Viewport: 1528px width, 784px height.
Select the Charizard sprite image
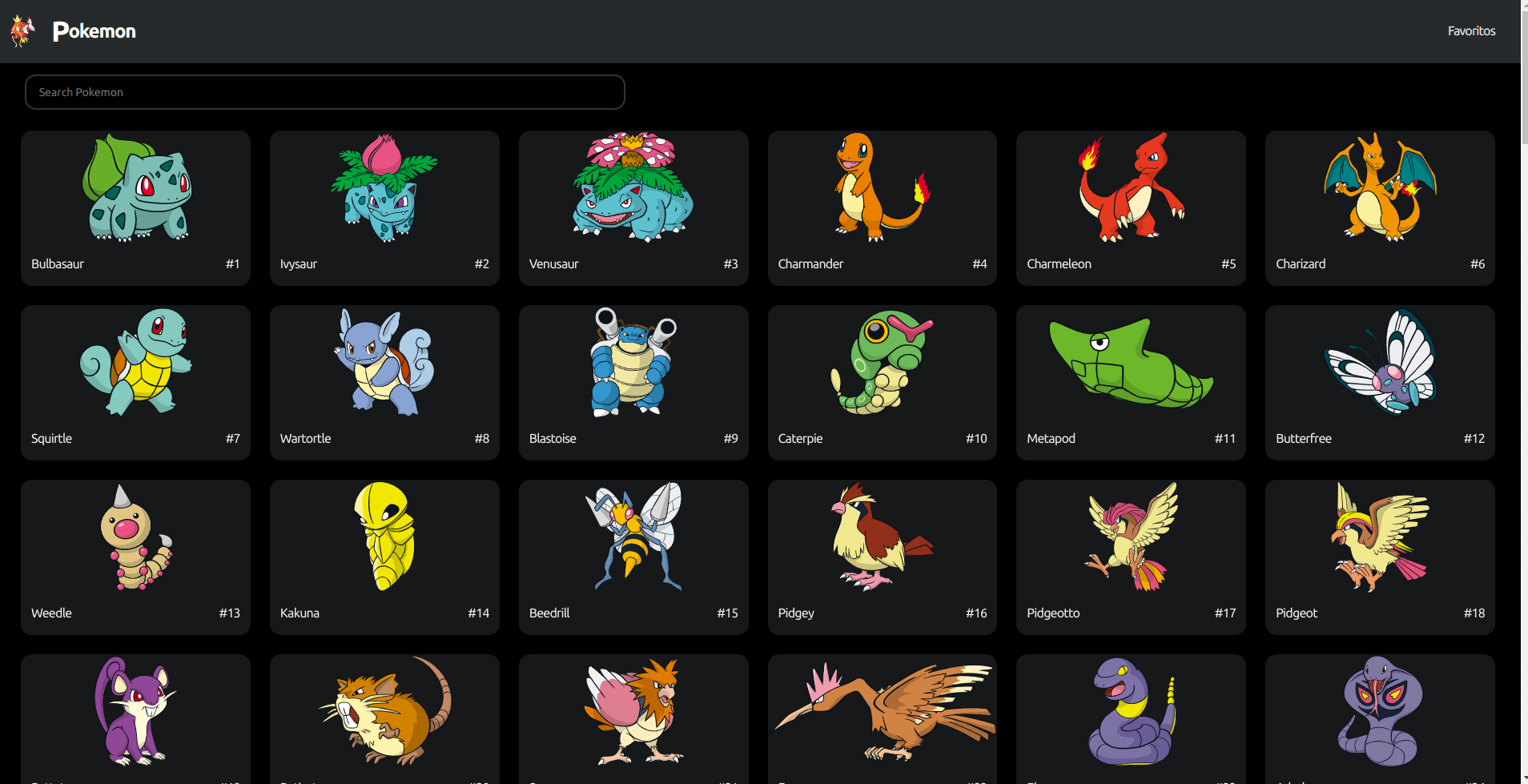1379,188
